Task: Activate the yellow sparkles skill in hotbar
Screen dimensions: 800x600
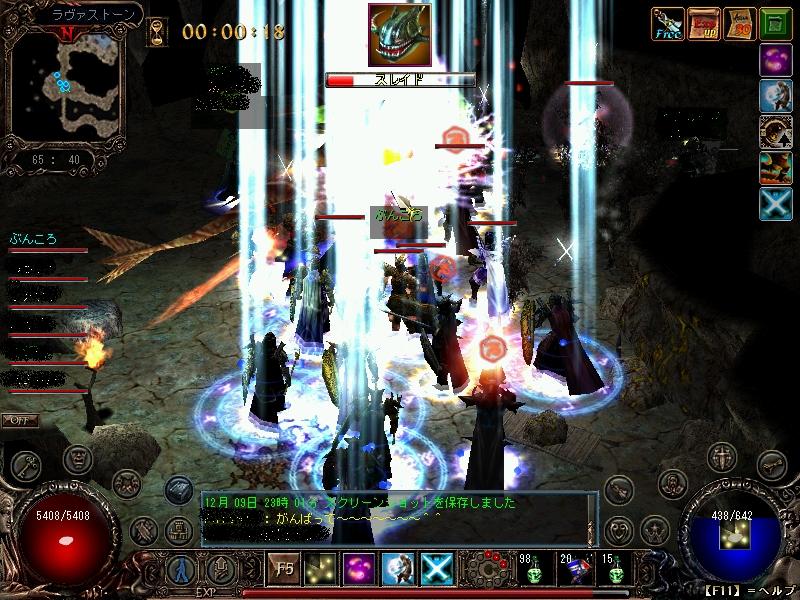Action: 321,569
